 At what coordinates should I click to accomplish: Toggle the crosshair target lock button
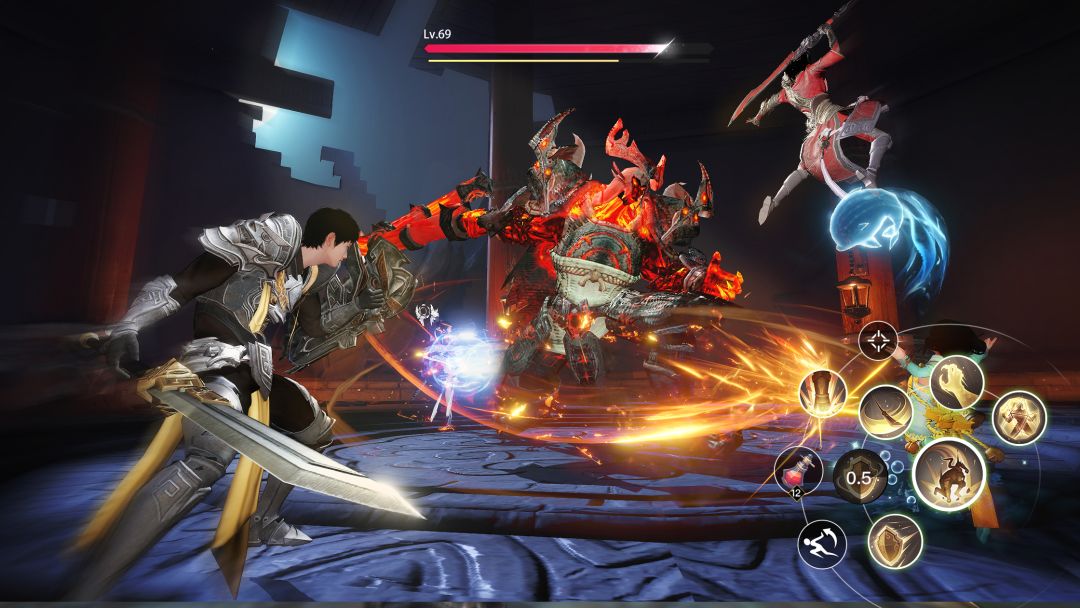878,342
